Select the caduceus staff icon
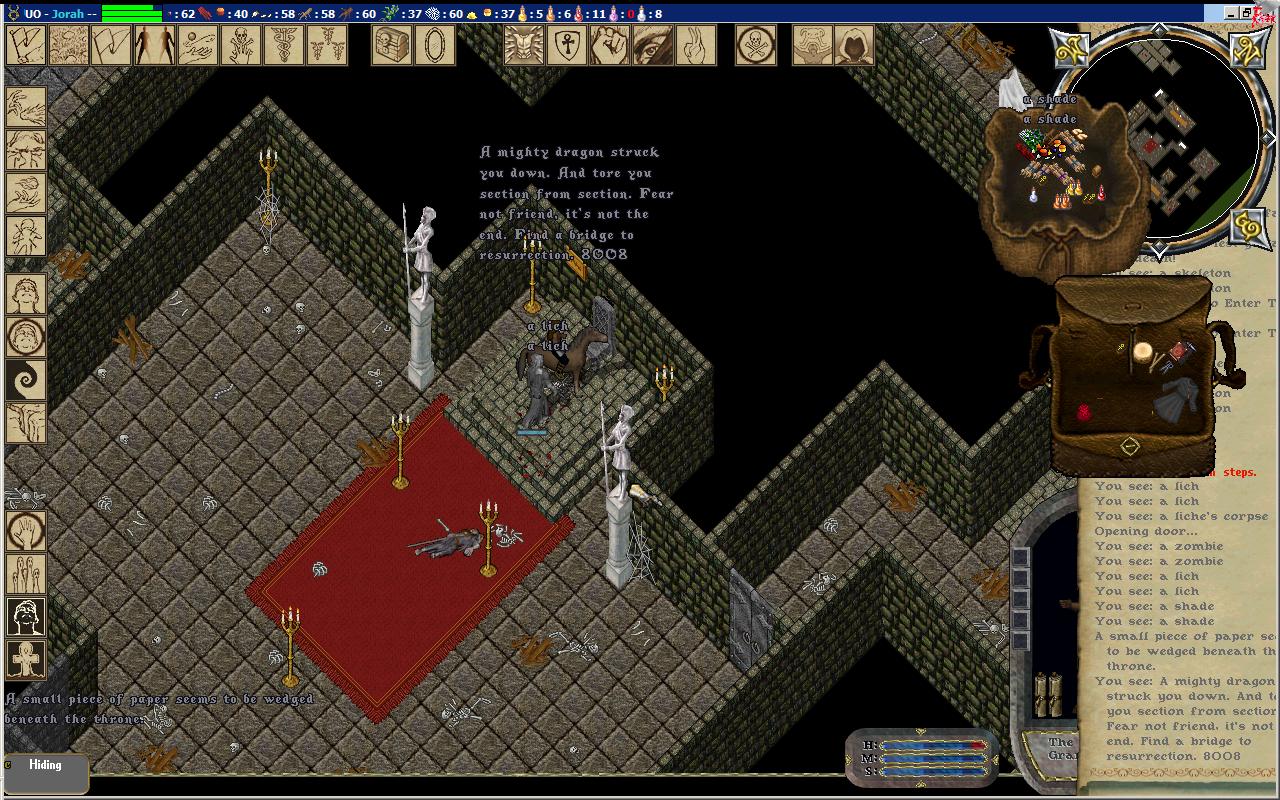 tap(284, 45)
